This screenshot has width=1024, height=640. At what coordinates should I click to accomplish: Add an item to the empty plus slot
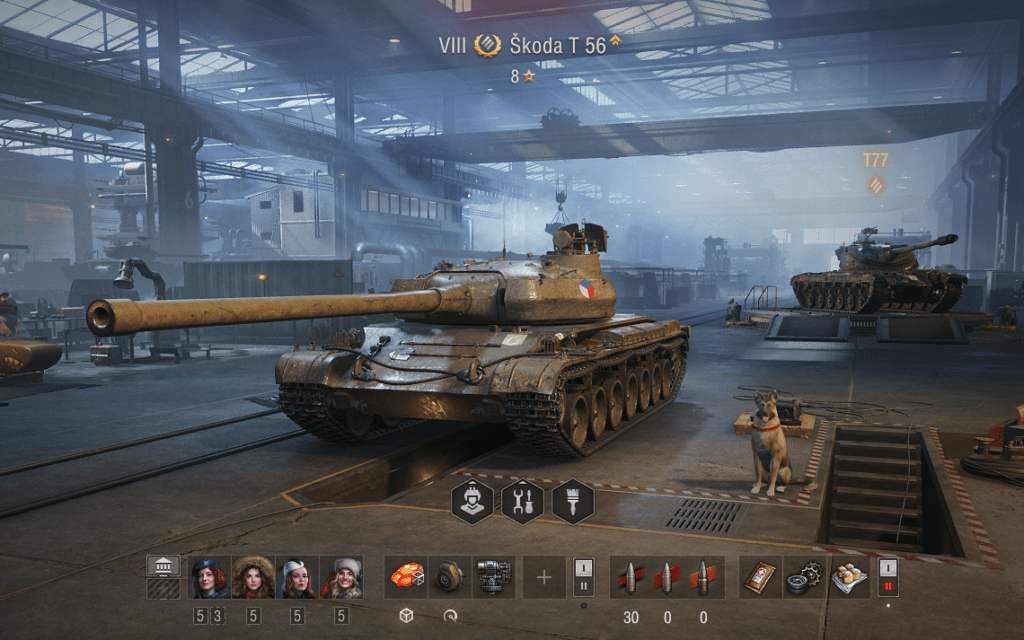544,577
